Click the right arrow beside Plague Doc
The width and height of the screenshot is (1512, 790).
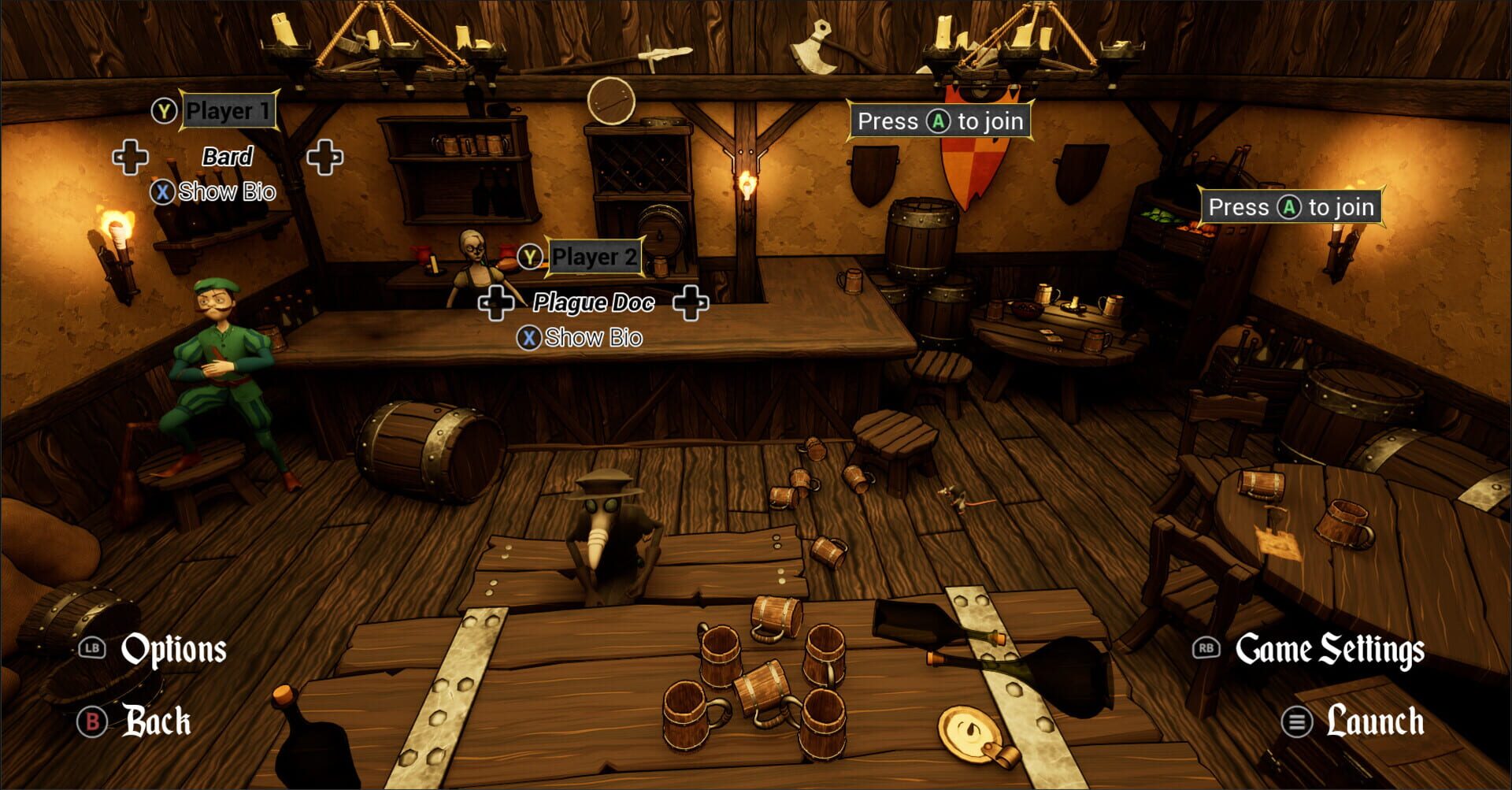tap(691, 303)
